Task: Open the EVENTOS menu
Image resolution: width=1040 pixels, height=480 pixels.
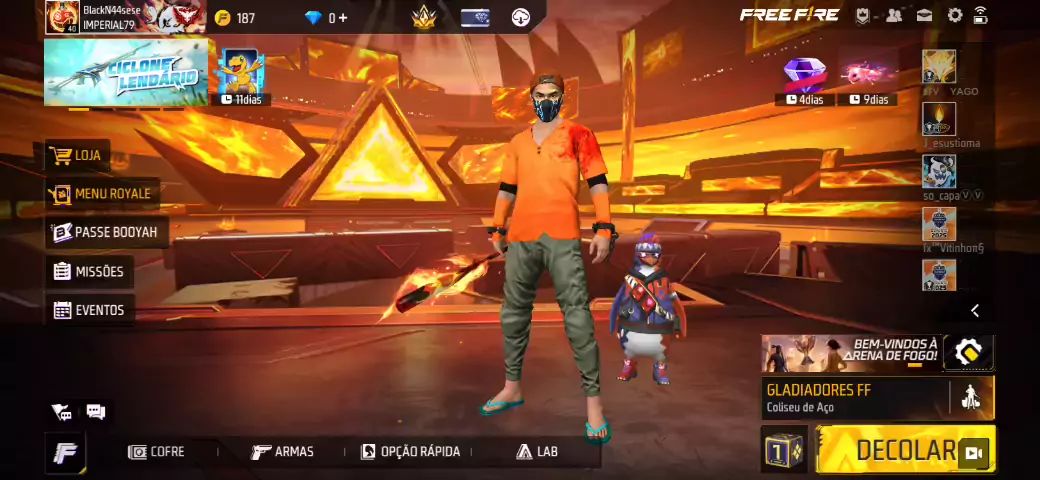Action: tap(89, 310)
